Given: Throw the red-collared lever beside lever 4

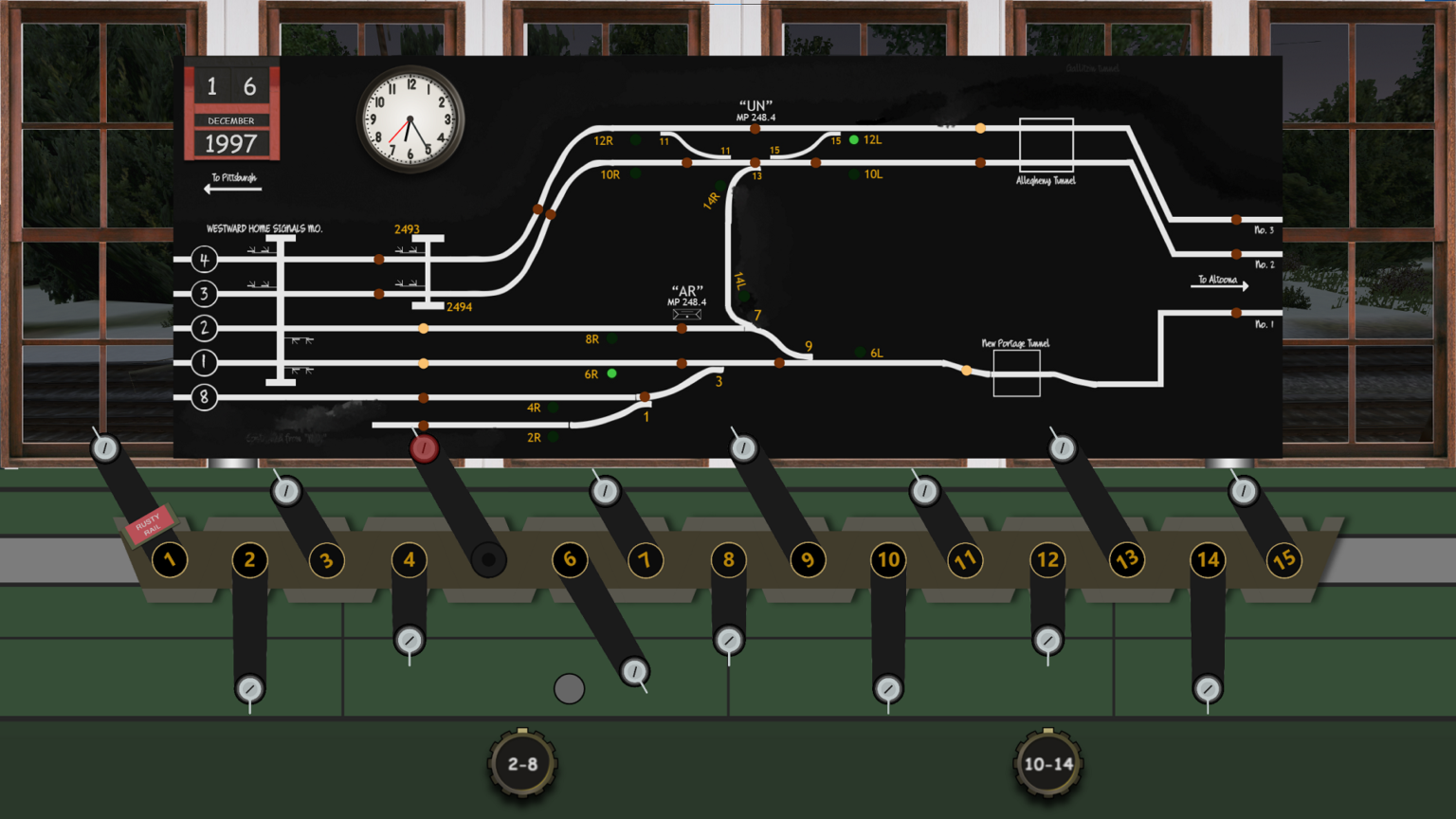Looking at the screenshot, I should coord(423,447).
